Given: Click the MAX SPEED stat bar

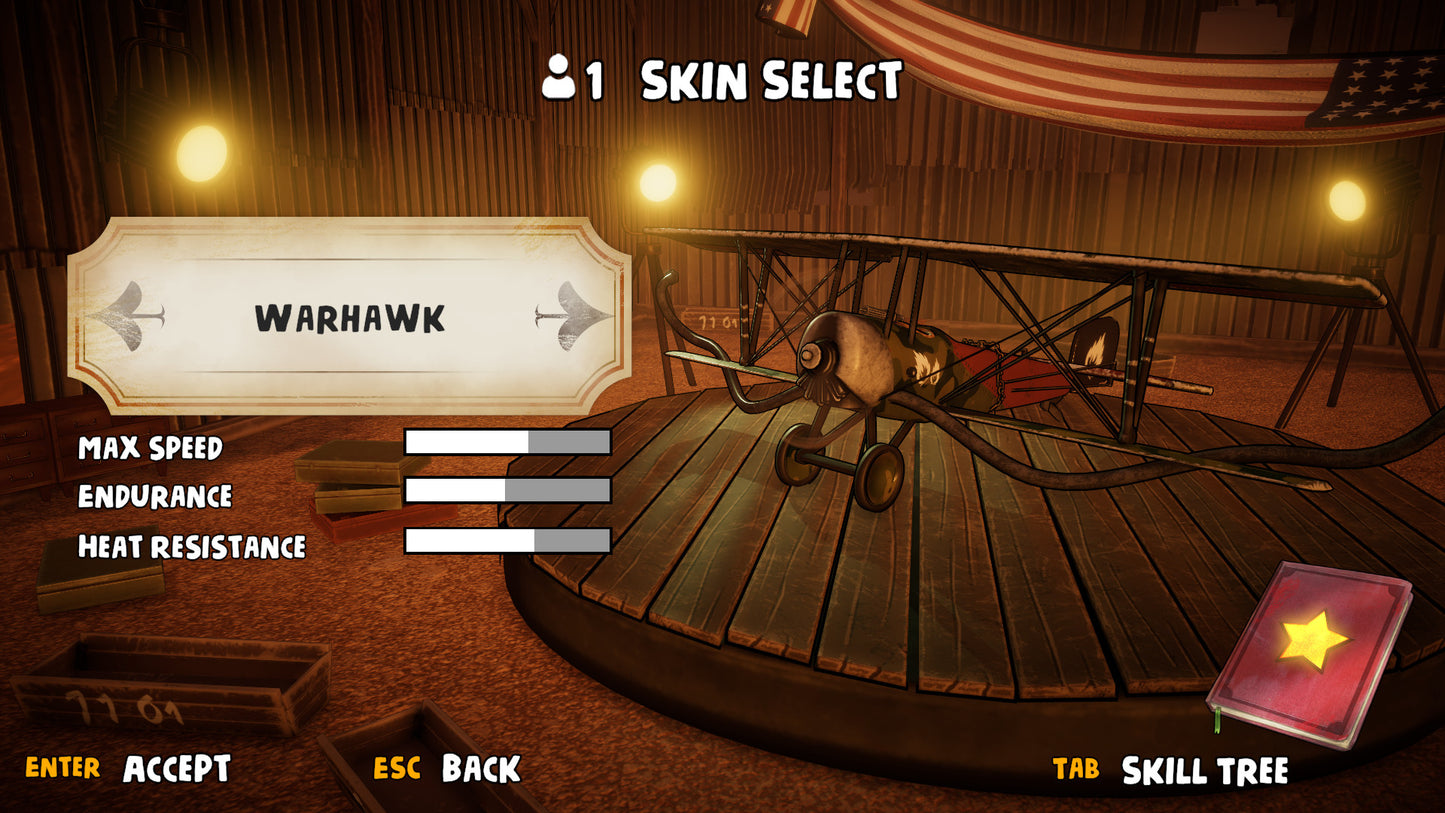Looking at the screenshot, I should point(506,441).
